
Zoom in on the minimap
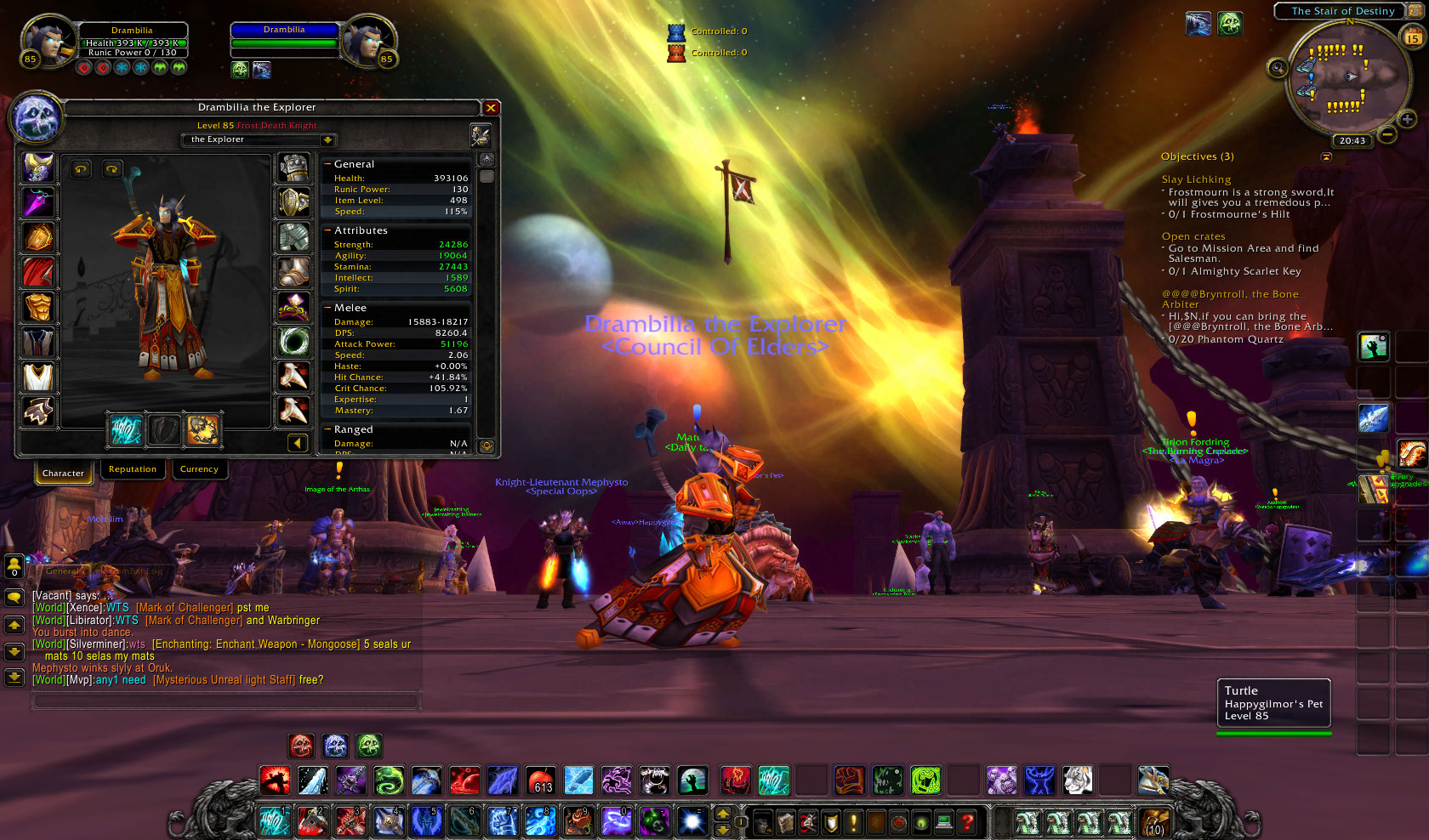pos(1408,119)
